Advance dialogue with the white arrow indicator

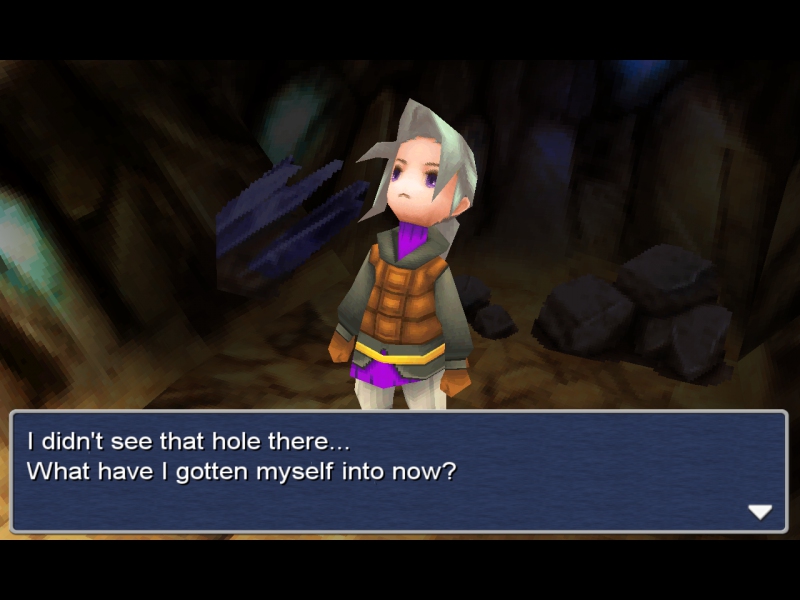760,512
